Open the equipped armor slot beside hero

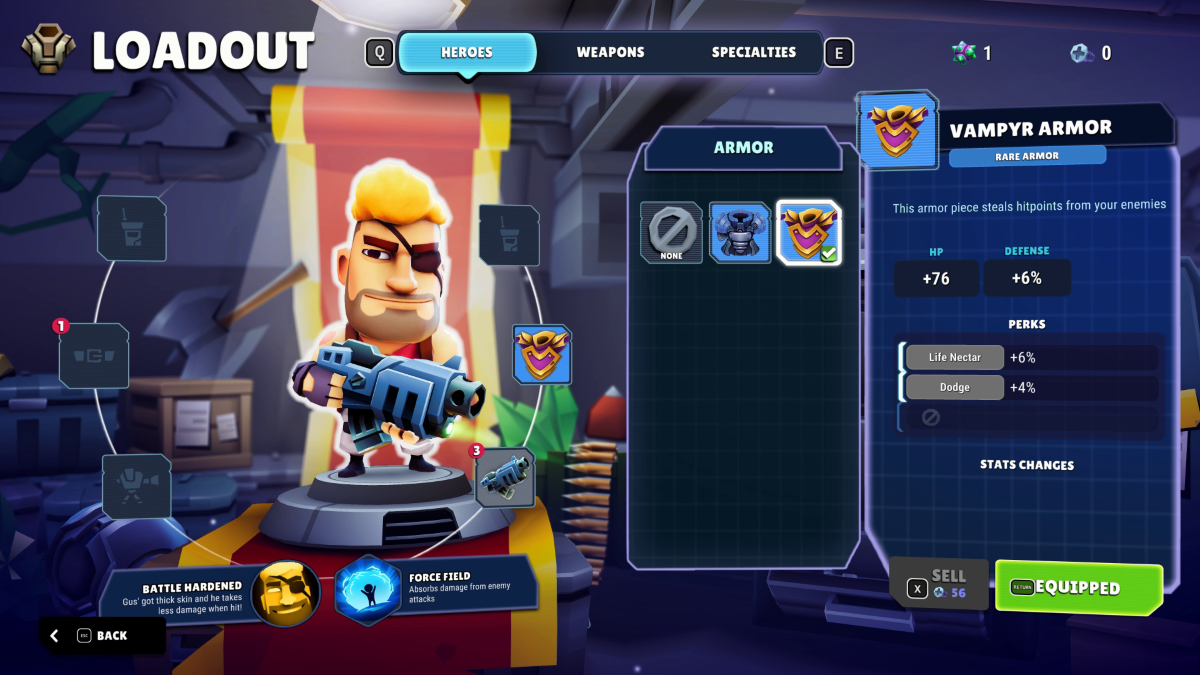point(542,354)
